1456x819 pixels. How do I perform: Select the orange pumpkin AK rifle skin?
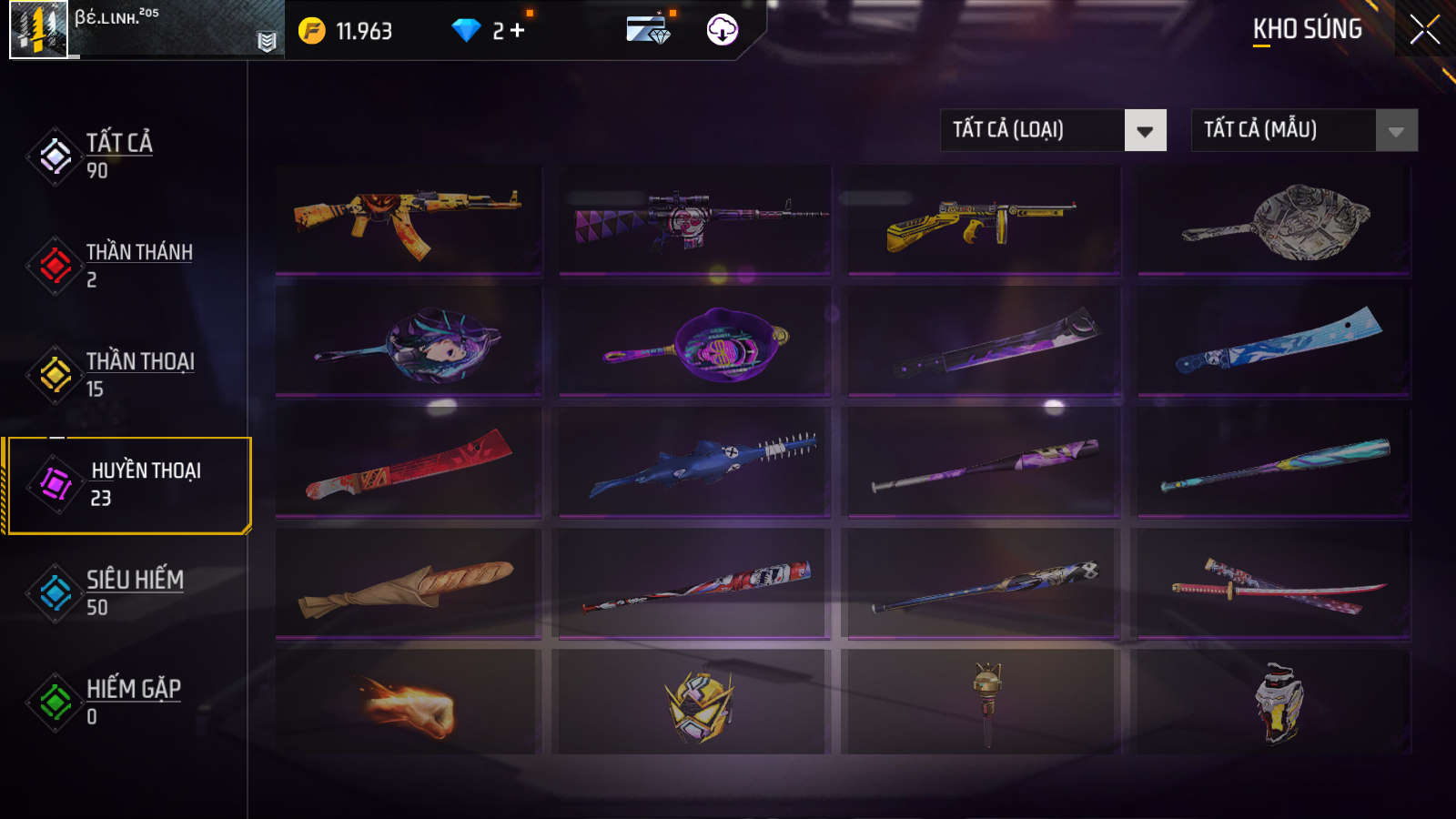(409, 220)
